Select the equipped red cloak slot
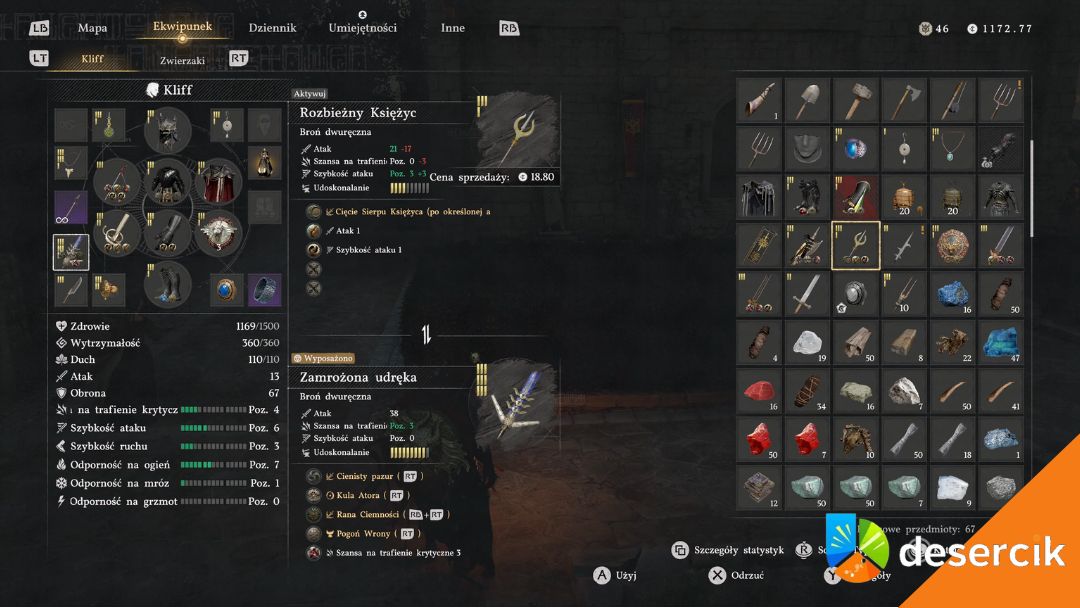Screen dimensions: 1080x608 219,184
